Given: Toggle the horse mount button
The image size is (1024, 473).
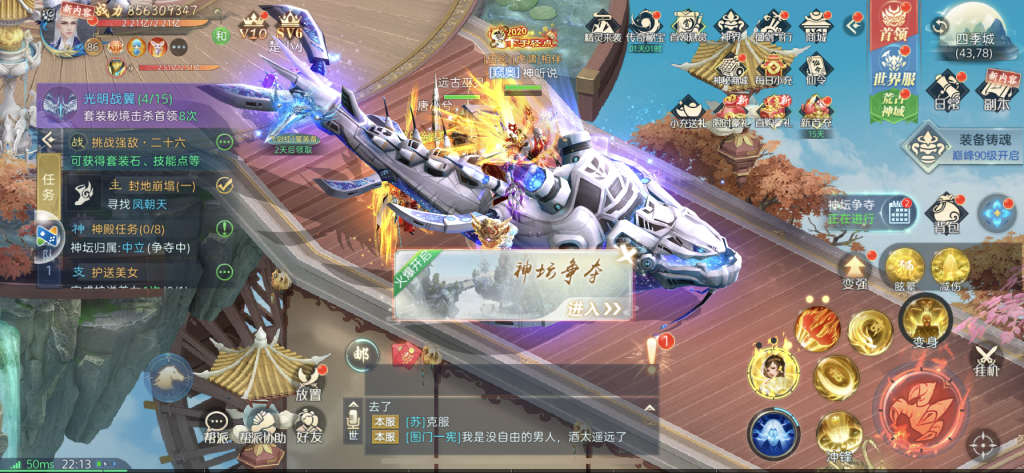Looking at the screenshot, I should tap(167, 375).
